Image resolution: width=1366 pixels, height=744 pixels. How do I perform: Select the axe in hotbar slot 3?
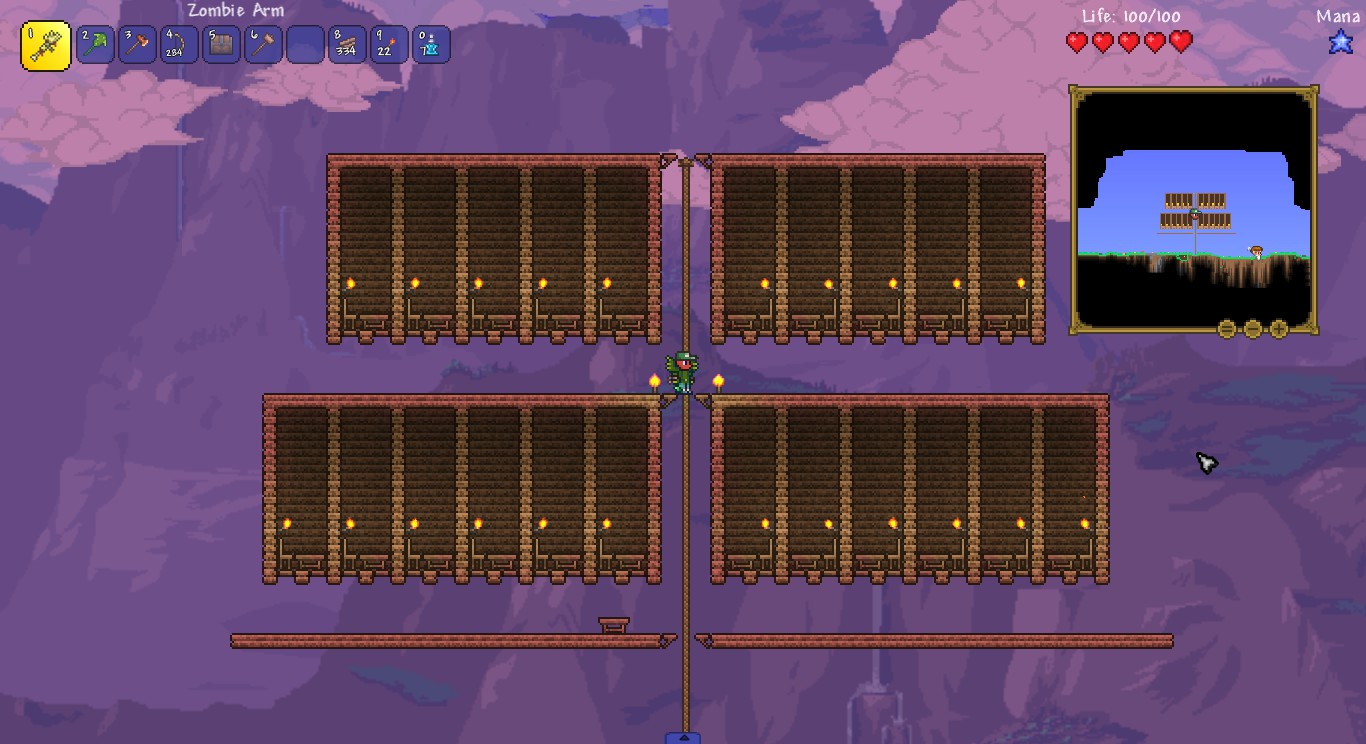pos(137,44)
